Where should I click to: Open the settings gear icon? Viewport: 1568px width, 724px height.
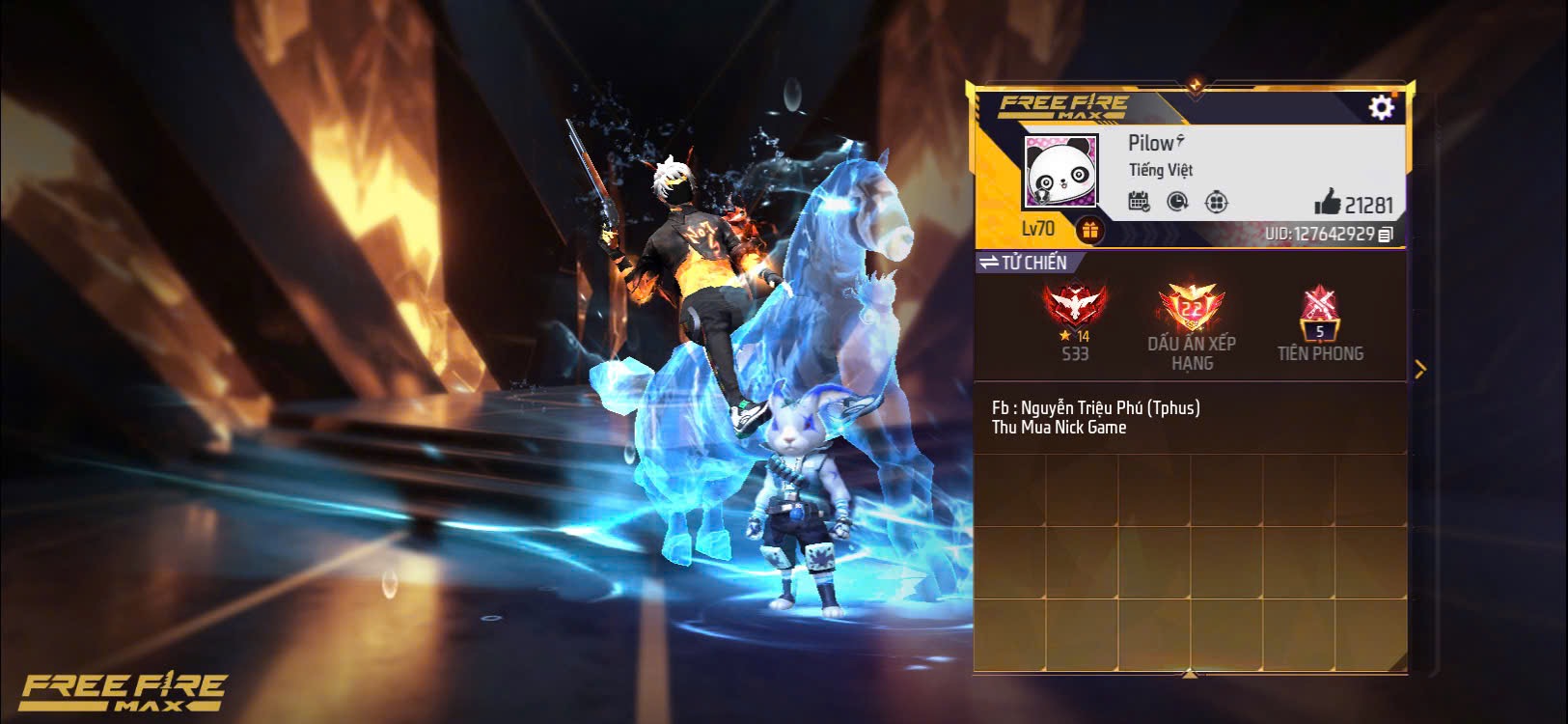[1380, 108]
